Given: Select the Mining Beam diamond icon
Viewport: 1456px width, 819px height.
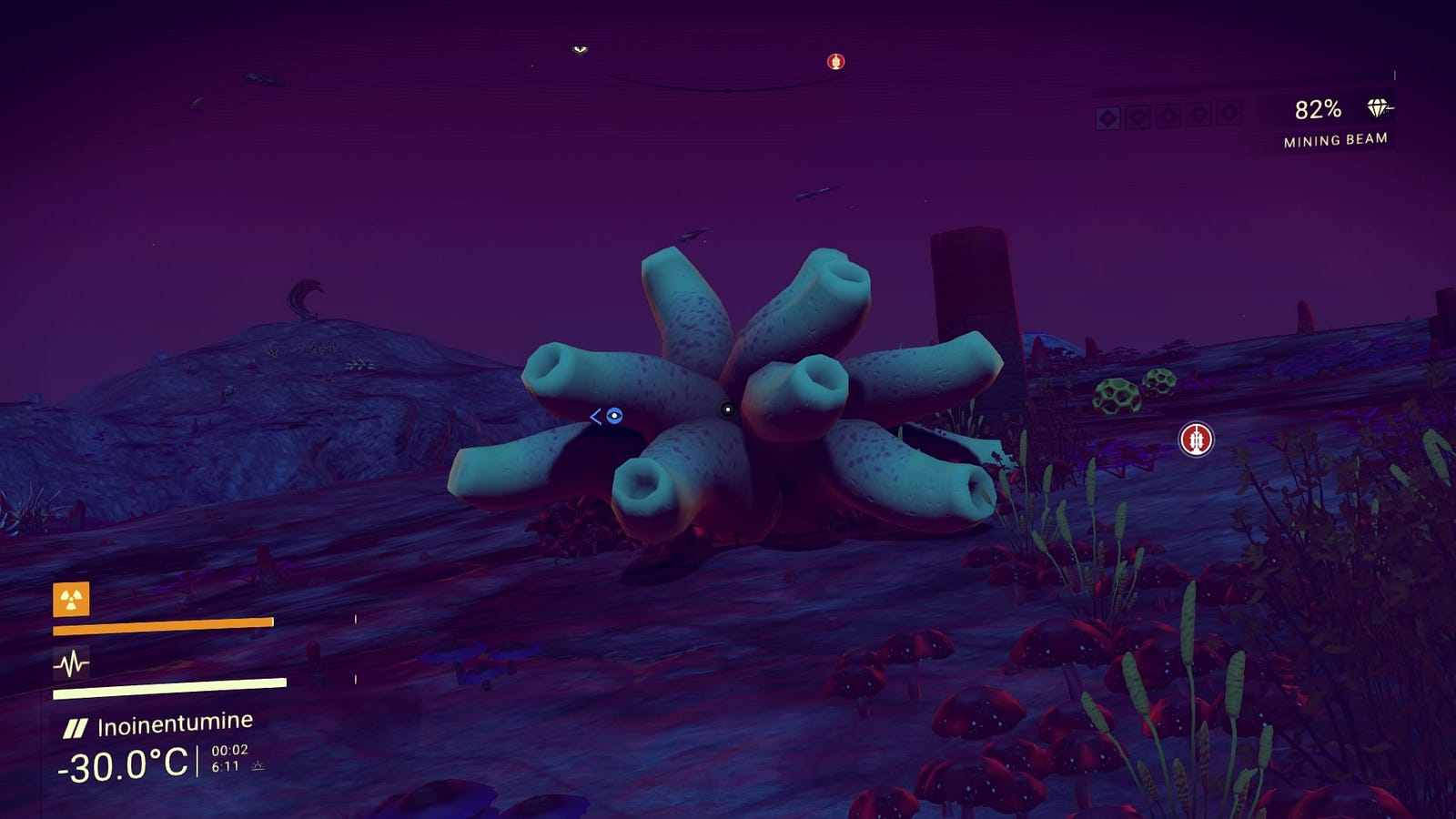Looking at the screenshot, I should click(1379, 108).
